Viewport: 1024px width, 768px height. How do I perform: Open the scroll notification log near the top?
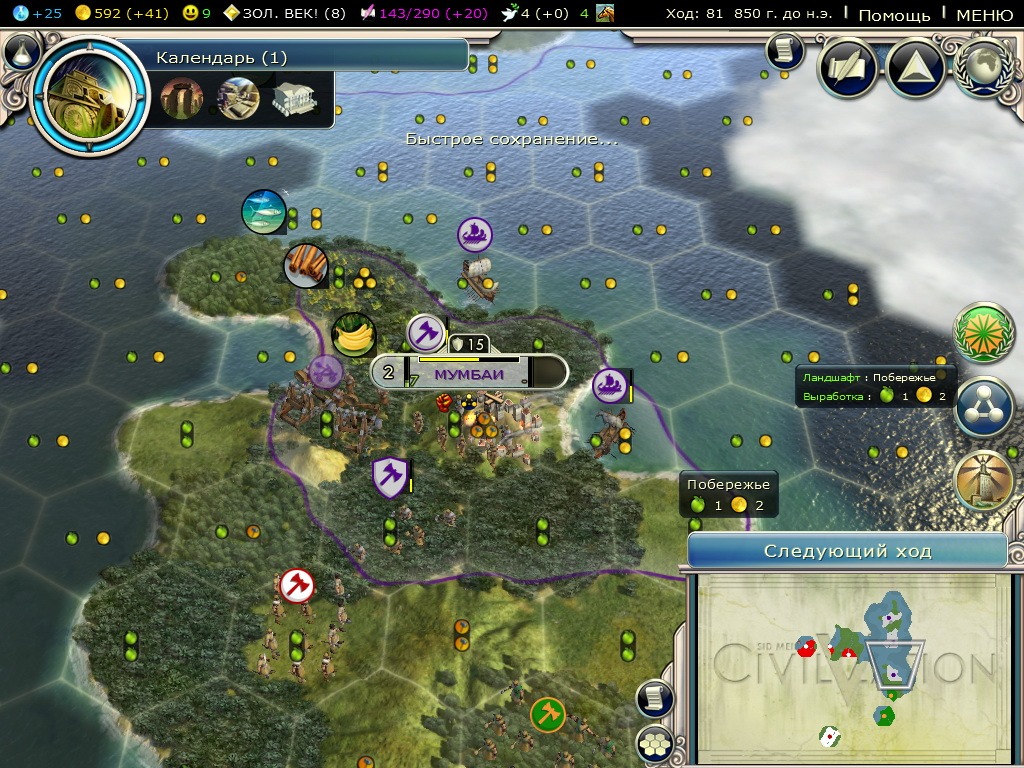785,50
